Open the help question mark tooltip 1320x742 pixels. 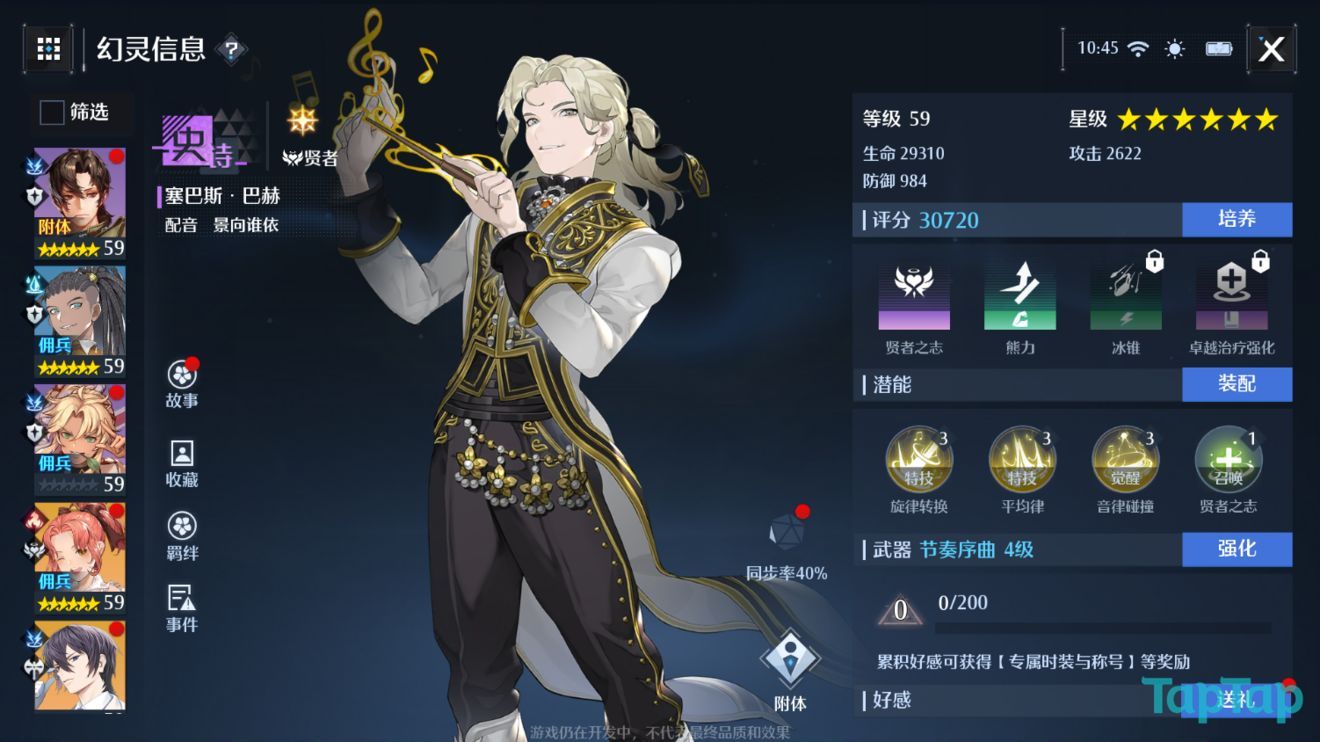pos(232,50)
